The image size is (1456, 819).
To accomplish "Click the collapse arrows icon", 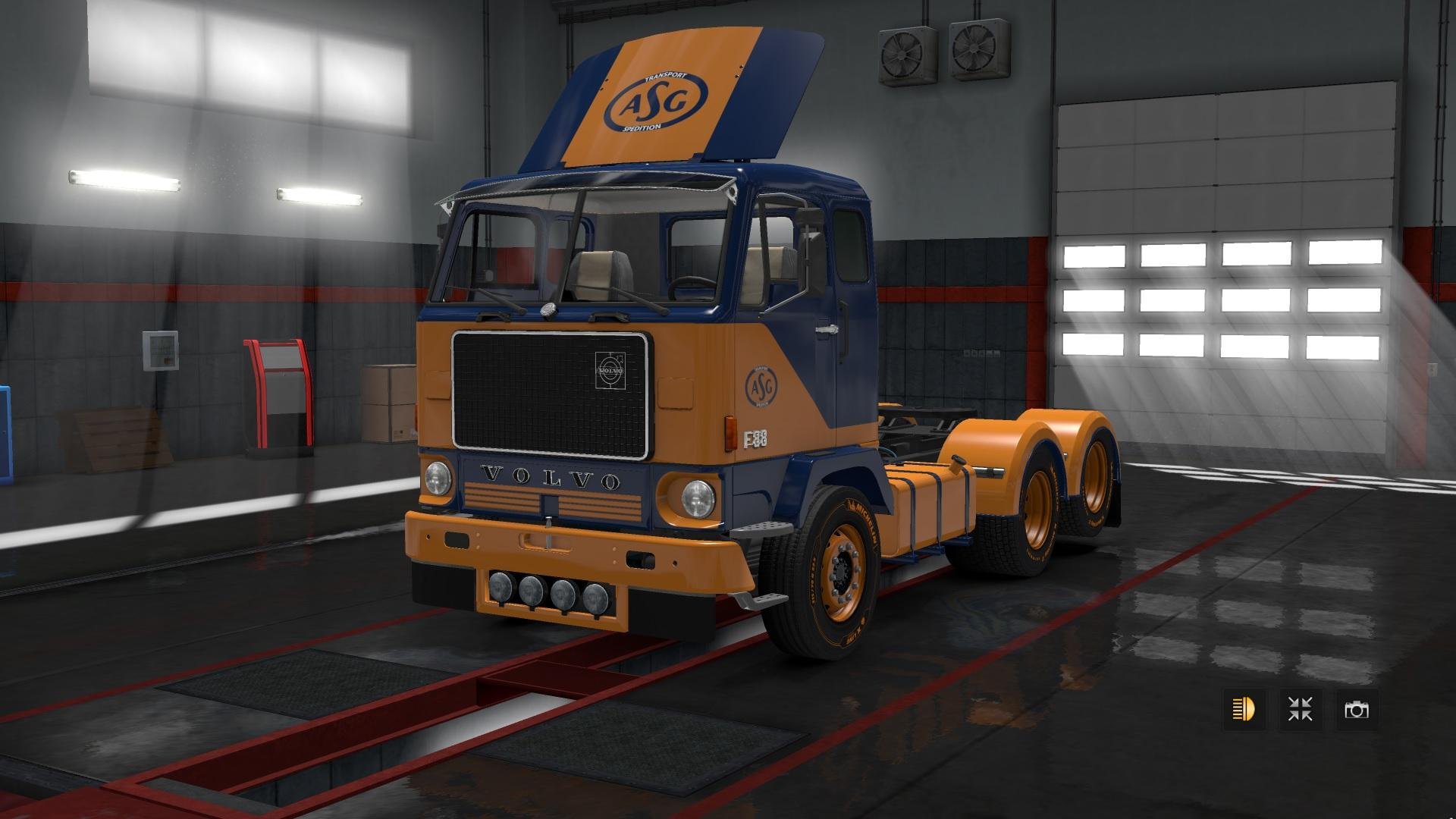I will point(1301,710).
